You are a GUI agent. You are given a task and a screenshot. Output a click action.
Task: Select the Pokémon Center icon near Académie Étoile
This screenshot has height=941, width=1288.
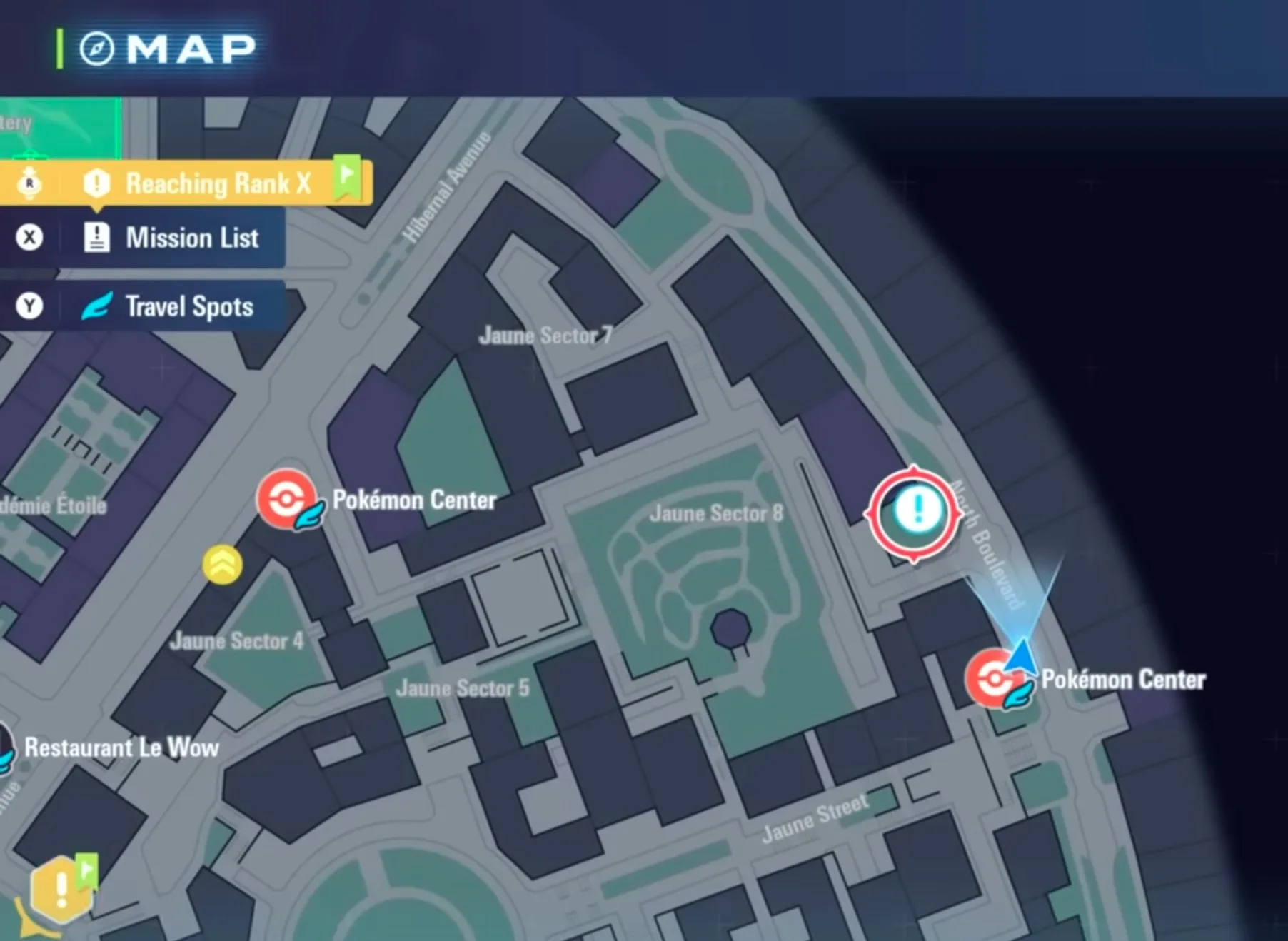point(288,500)
